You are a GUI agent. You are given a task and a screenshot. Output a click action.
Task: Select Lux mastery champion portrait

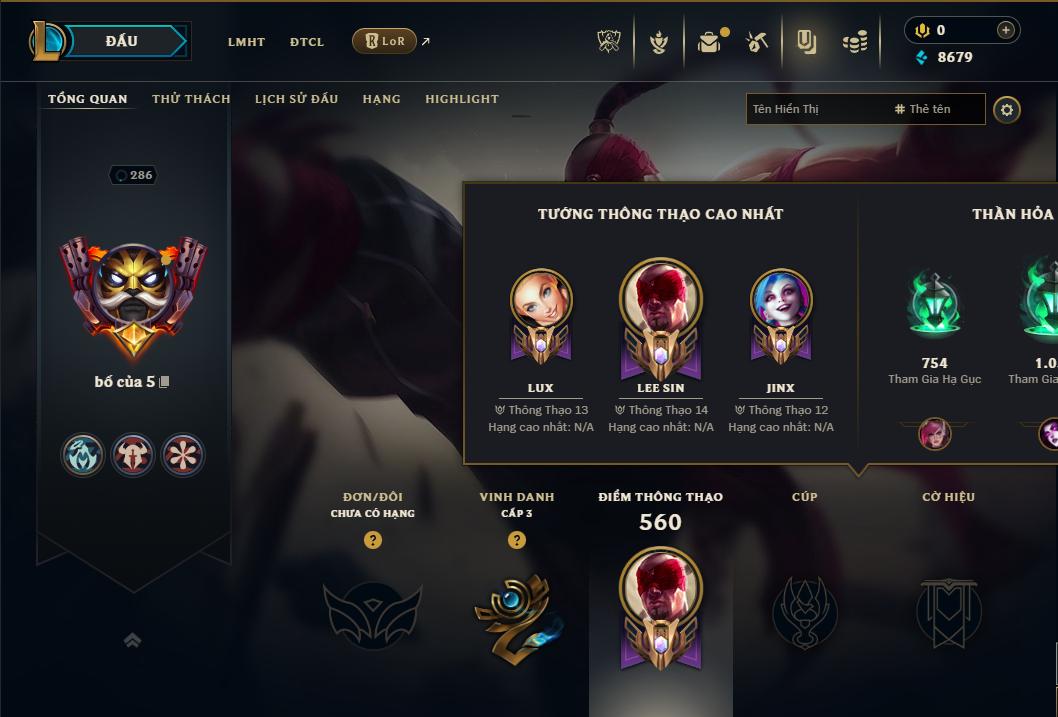pyautogui.click(x=541, y=300)
